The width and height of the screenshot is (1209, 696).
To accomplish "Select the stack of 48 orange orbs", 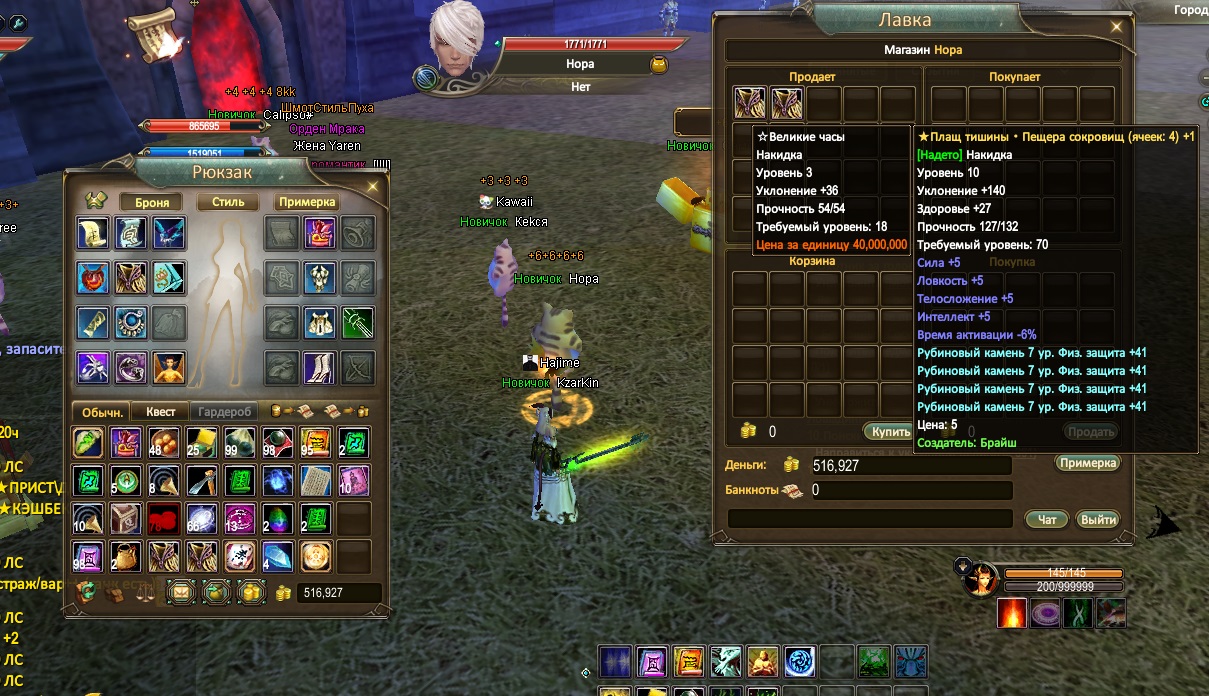I will click(x=160, y=442).
